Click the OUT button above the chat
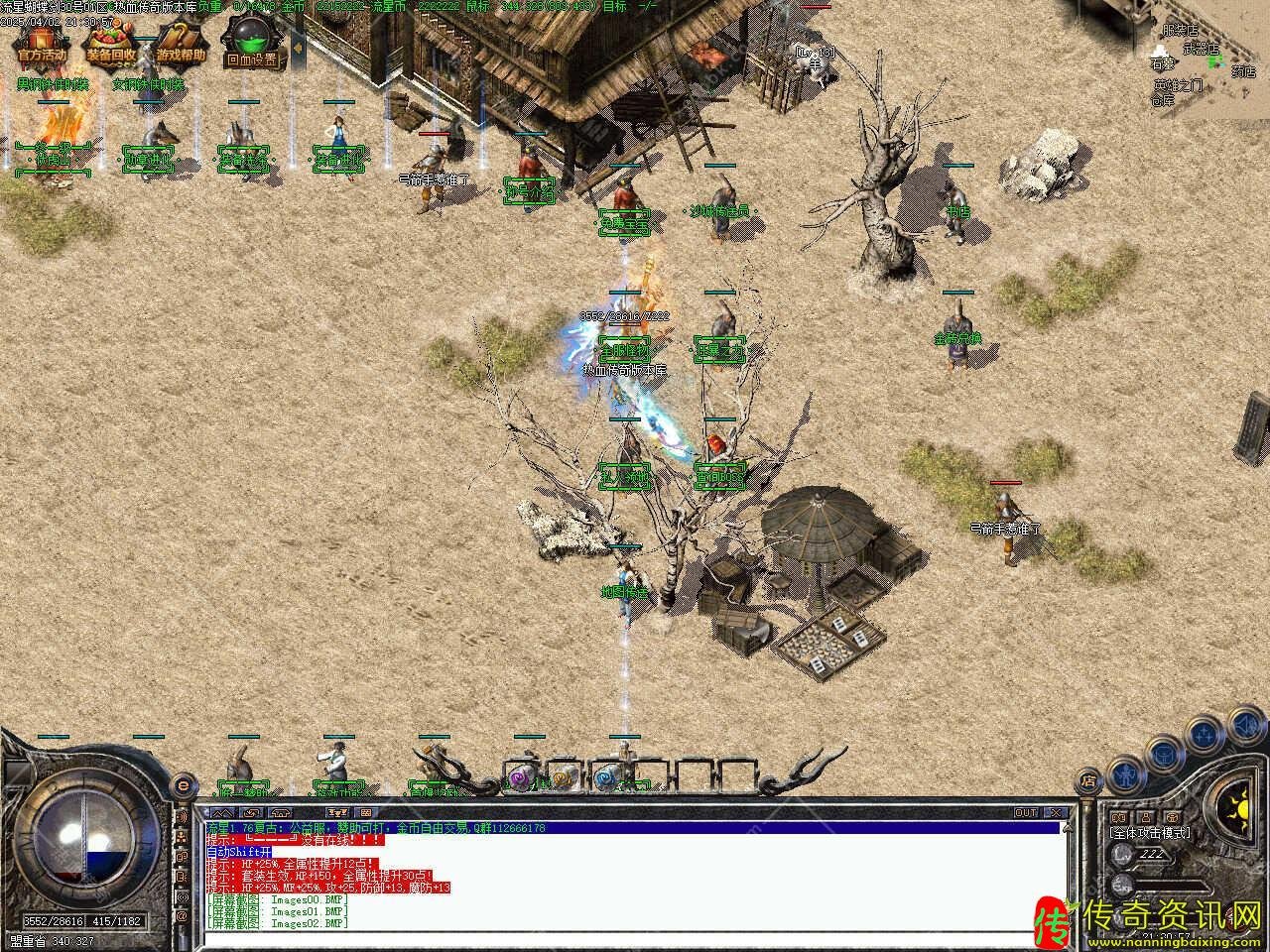This screenshot has width=1270, height=952. click(x=1026, y=812)
